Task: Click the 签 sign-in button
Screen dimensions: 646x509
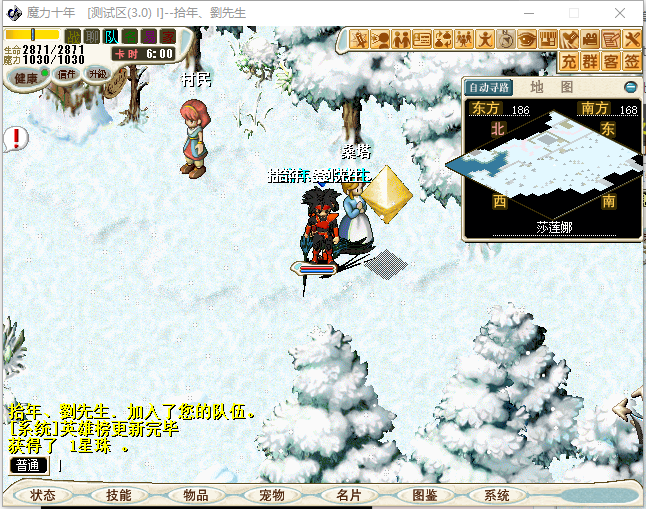Action: point(631,62)
